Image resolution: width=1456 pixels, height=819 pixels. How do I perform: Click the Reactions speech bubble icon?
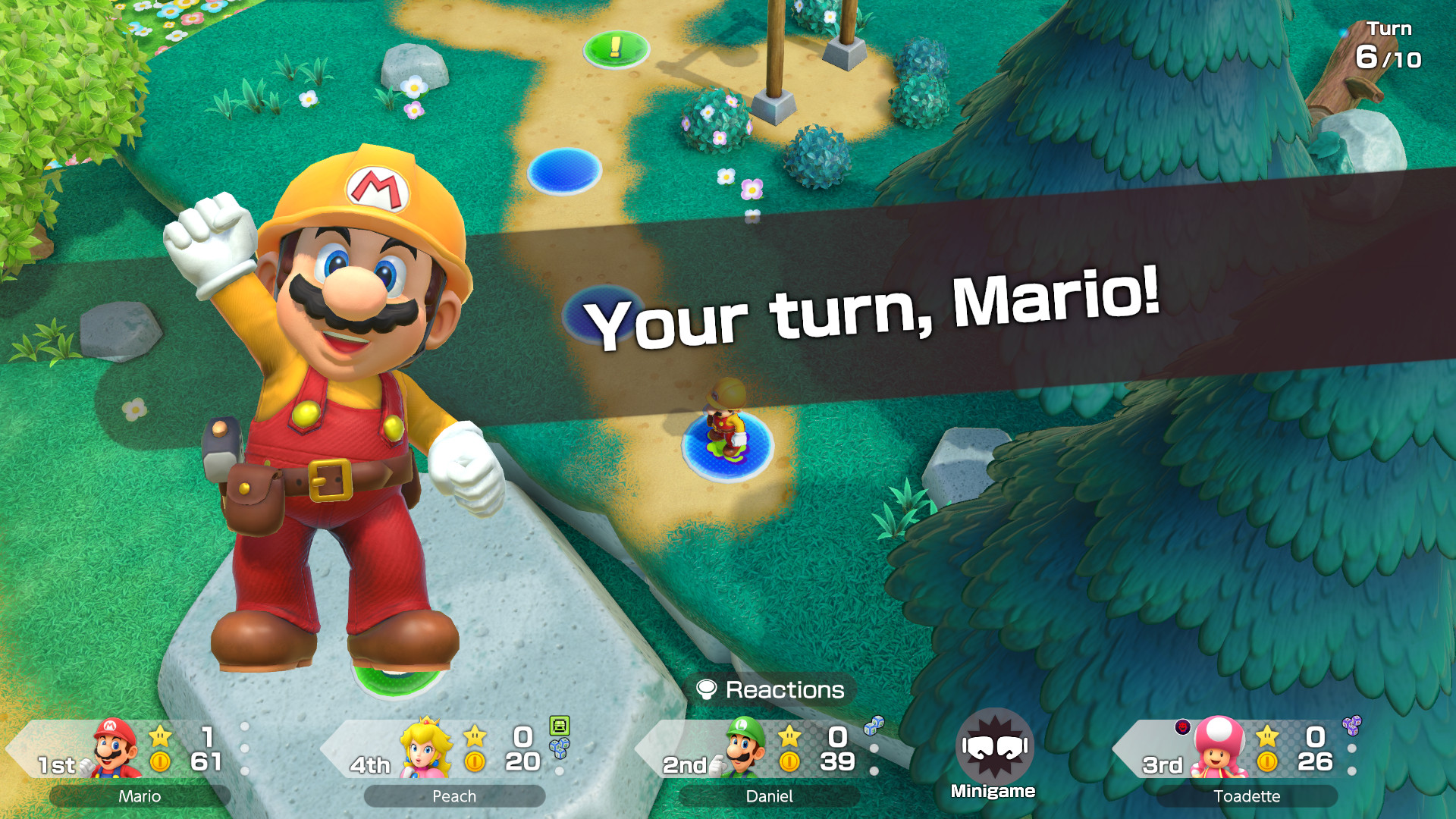(x=708, y=690)
